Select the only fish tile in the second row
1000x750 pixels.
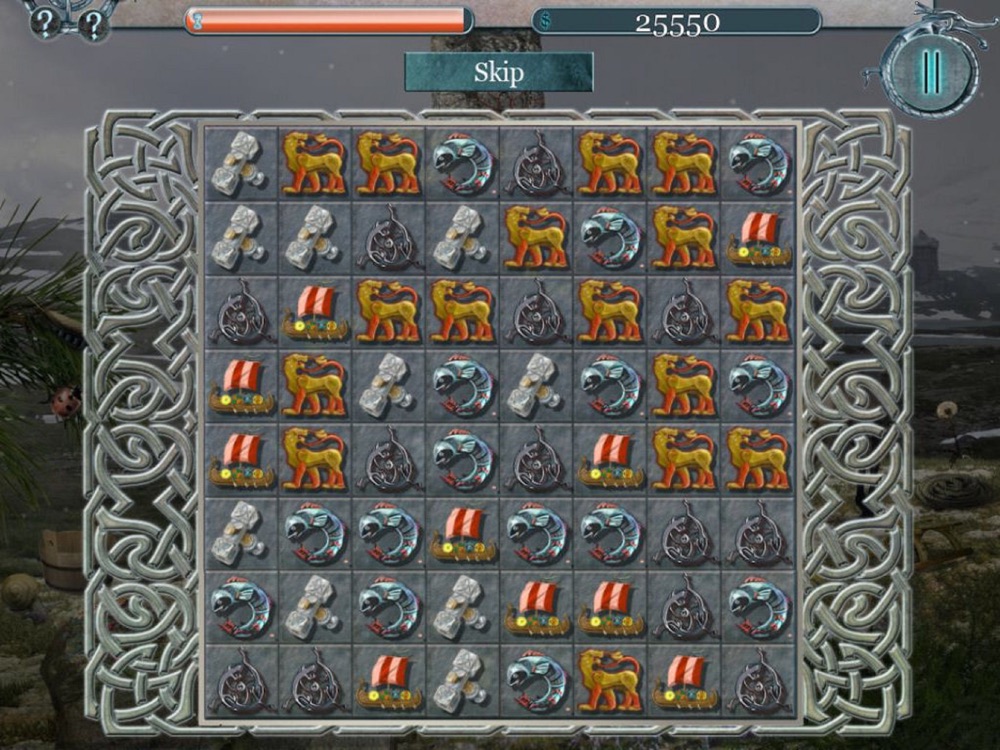coord(610,238)
